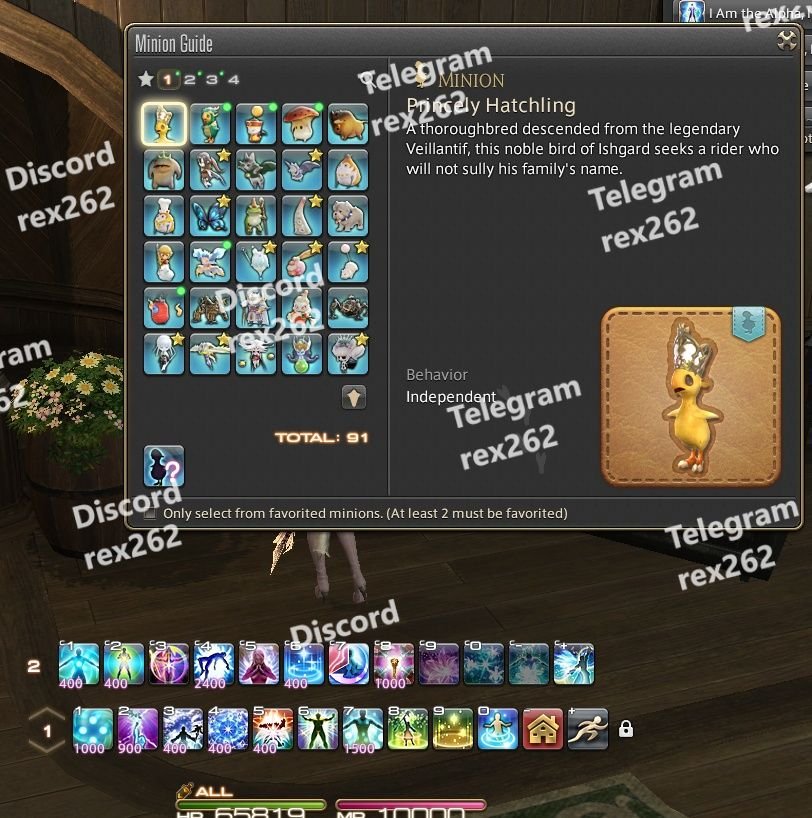Summon a random minion with the question-mark button

tap(164, 465)
